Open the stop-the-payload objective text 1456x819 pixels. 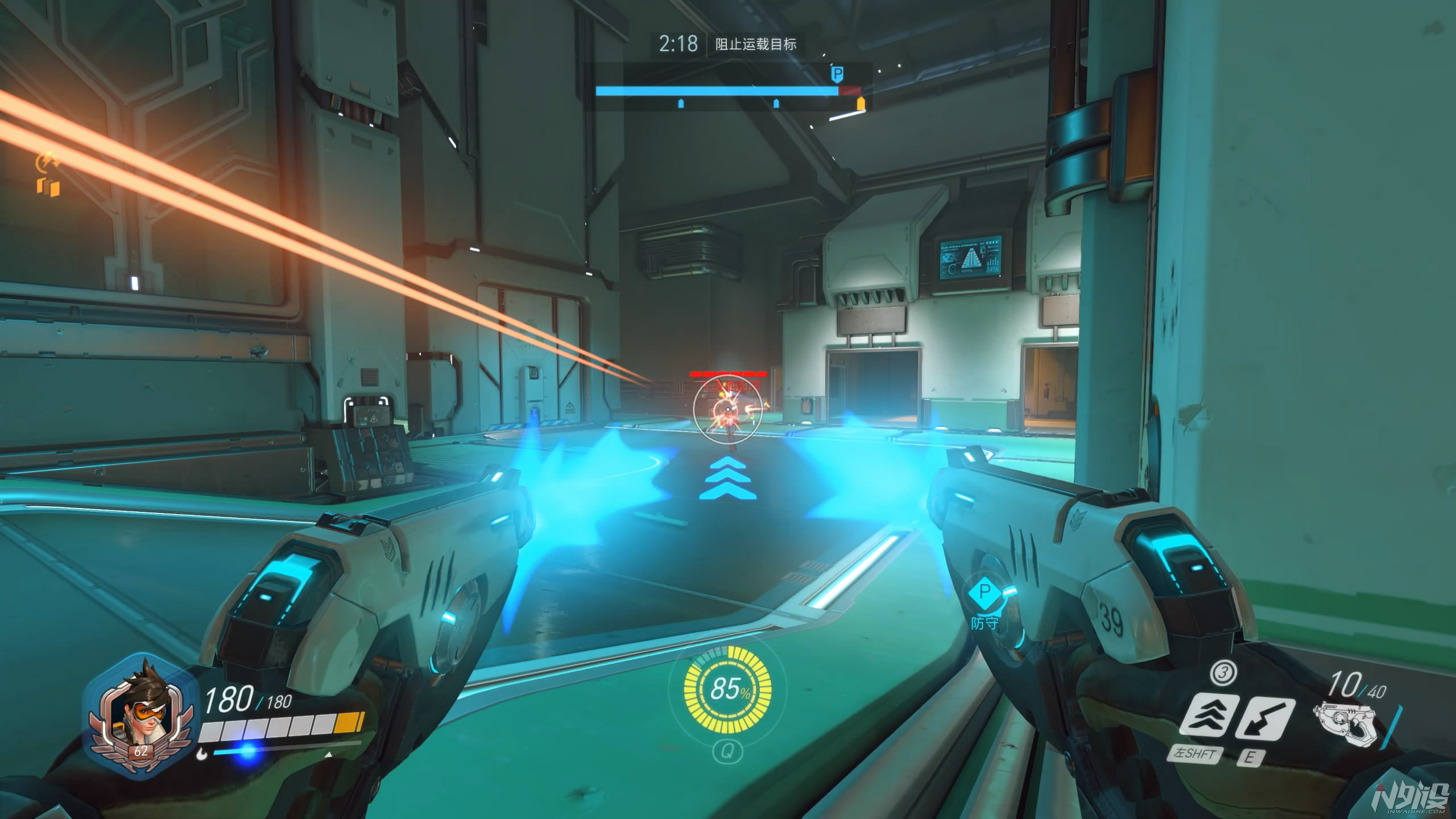click(755, 44)
